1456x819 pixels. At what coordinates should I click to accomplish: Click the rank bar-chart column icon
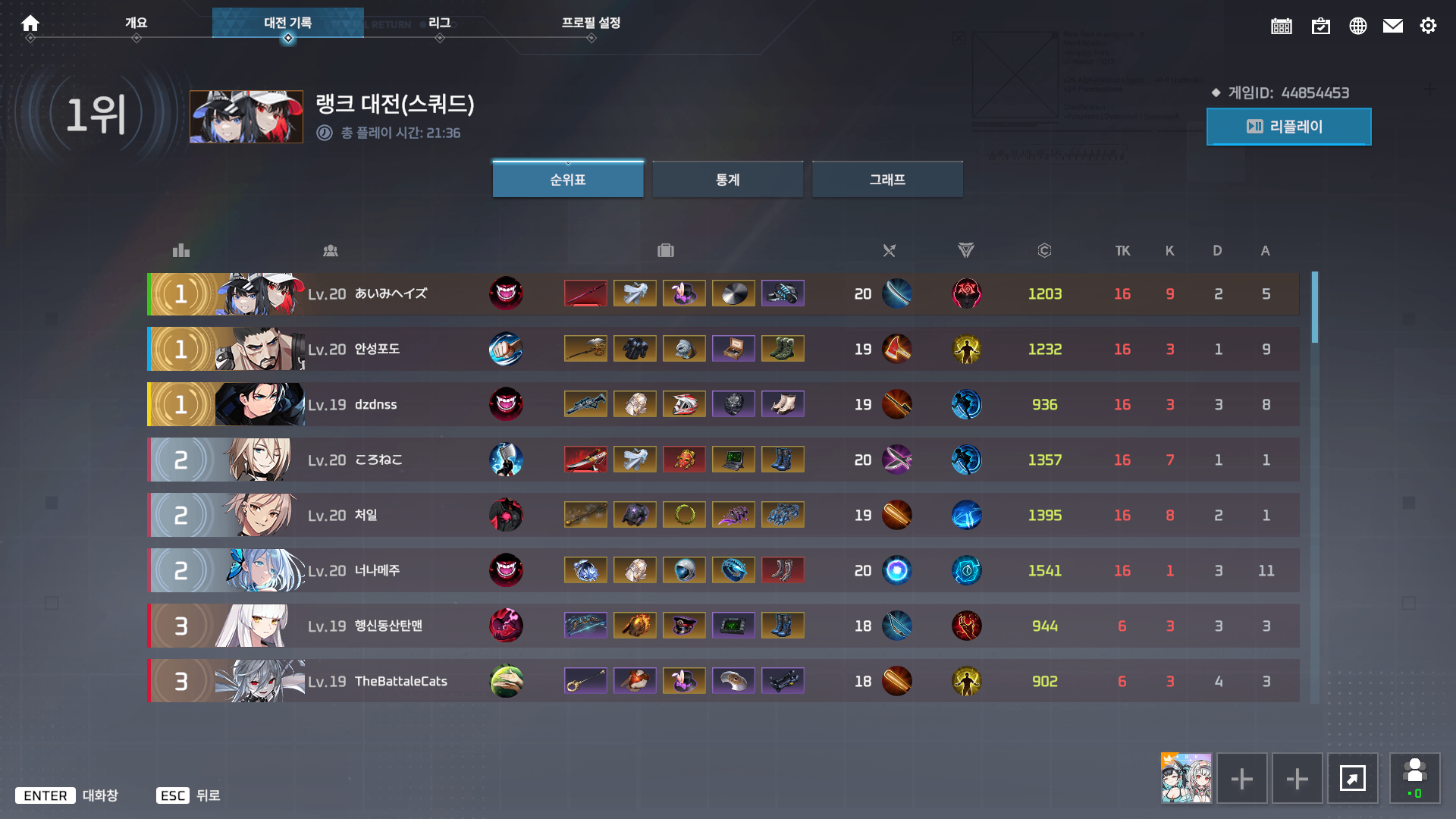coord(180,250)
